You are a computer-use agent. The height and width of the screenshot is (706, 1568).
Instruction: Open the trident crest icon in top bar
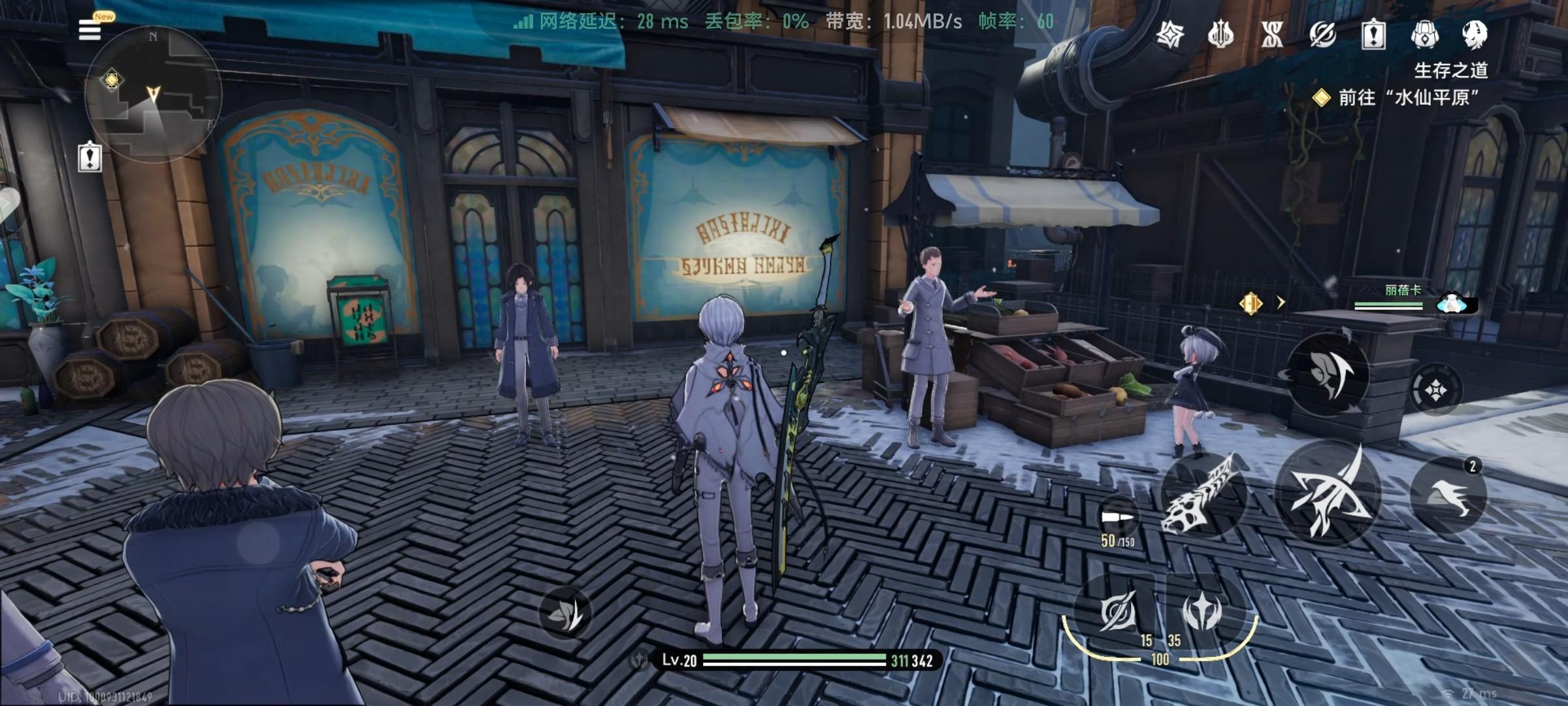click(x=1220, y=34)
